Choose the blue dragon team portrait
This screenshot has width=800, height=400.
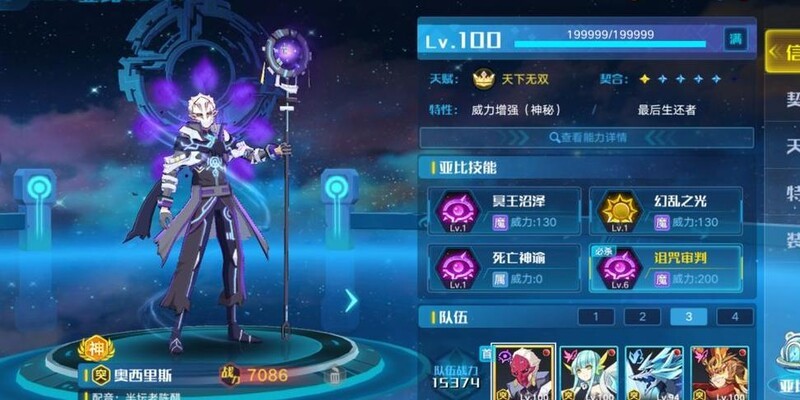654,372
